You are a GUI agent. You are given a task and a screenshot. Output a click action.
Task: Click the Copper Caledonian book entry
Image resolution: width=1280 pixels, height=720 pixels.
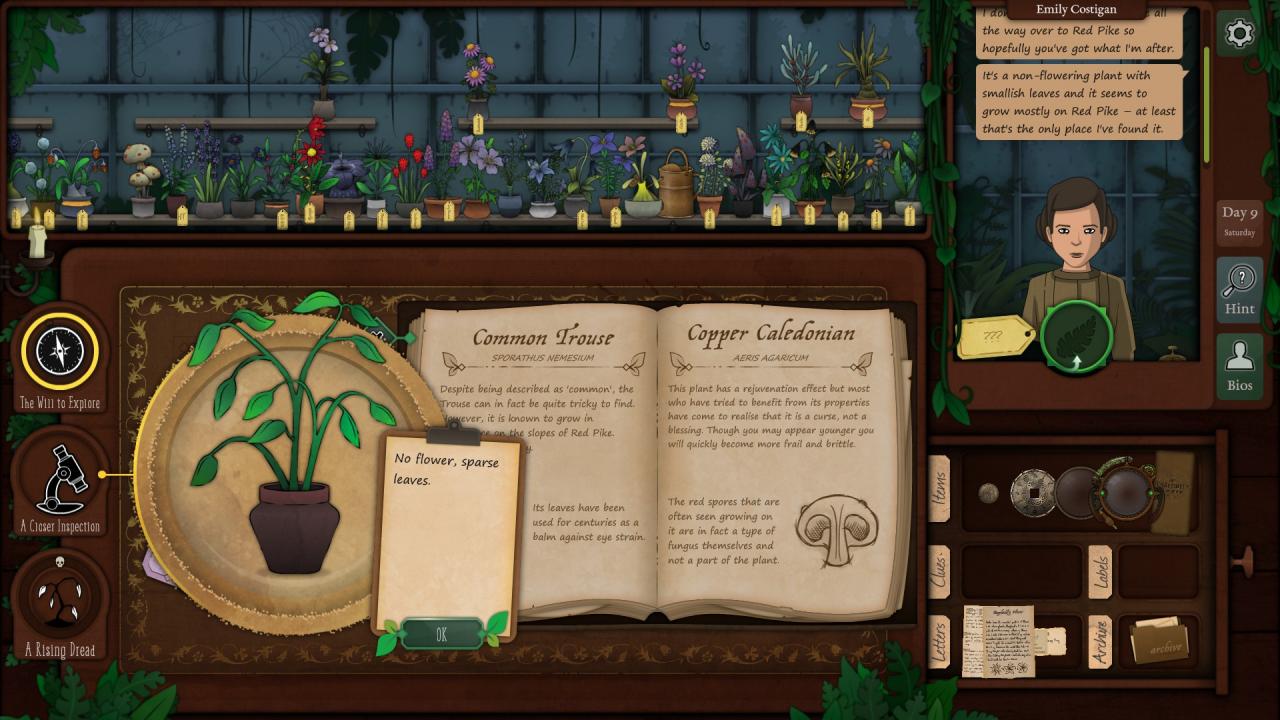click(770, 334)
